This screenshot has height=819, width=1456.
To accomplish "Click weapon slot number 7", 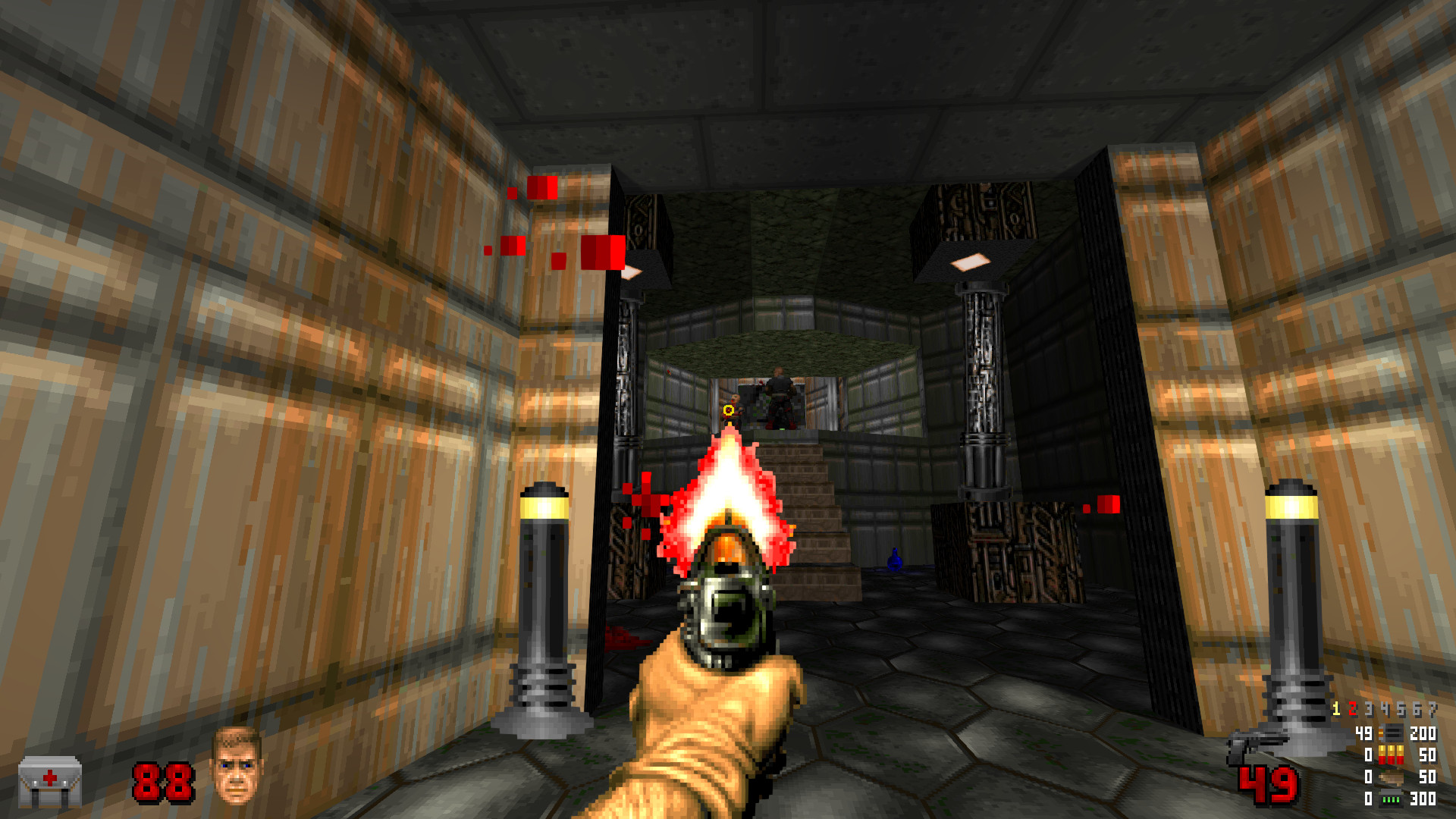I will tap(1433, 708).
